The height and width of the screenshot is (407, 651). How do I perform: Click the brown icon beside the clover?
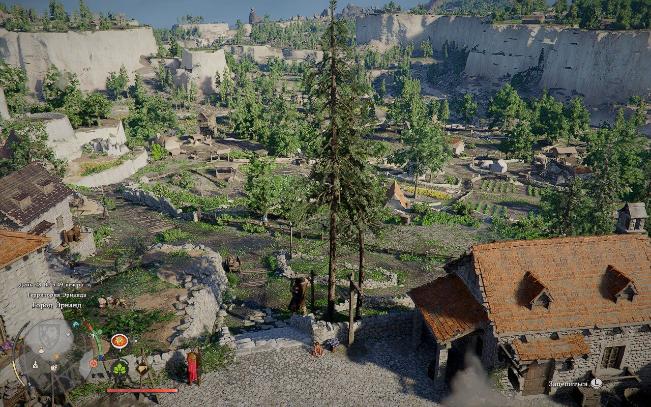[x=142, y=369]
